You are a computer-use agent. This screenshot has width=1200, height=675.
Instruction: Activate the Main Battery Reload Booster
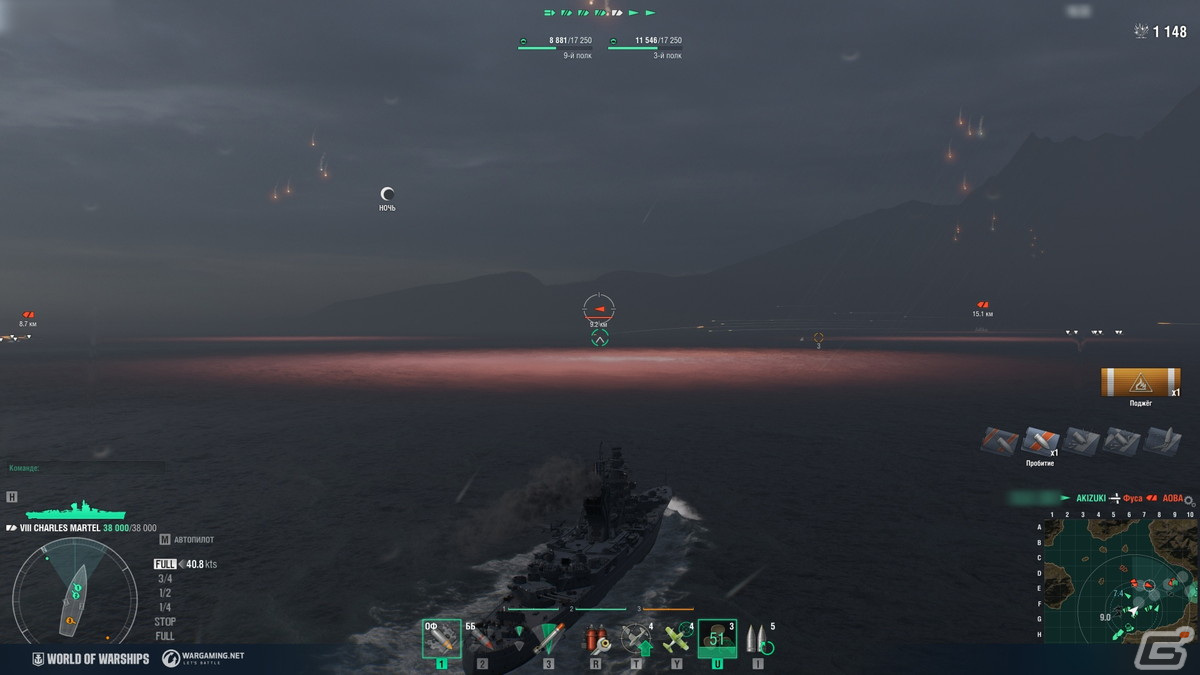click(x=757, y=639)
